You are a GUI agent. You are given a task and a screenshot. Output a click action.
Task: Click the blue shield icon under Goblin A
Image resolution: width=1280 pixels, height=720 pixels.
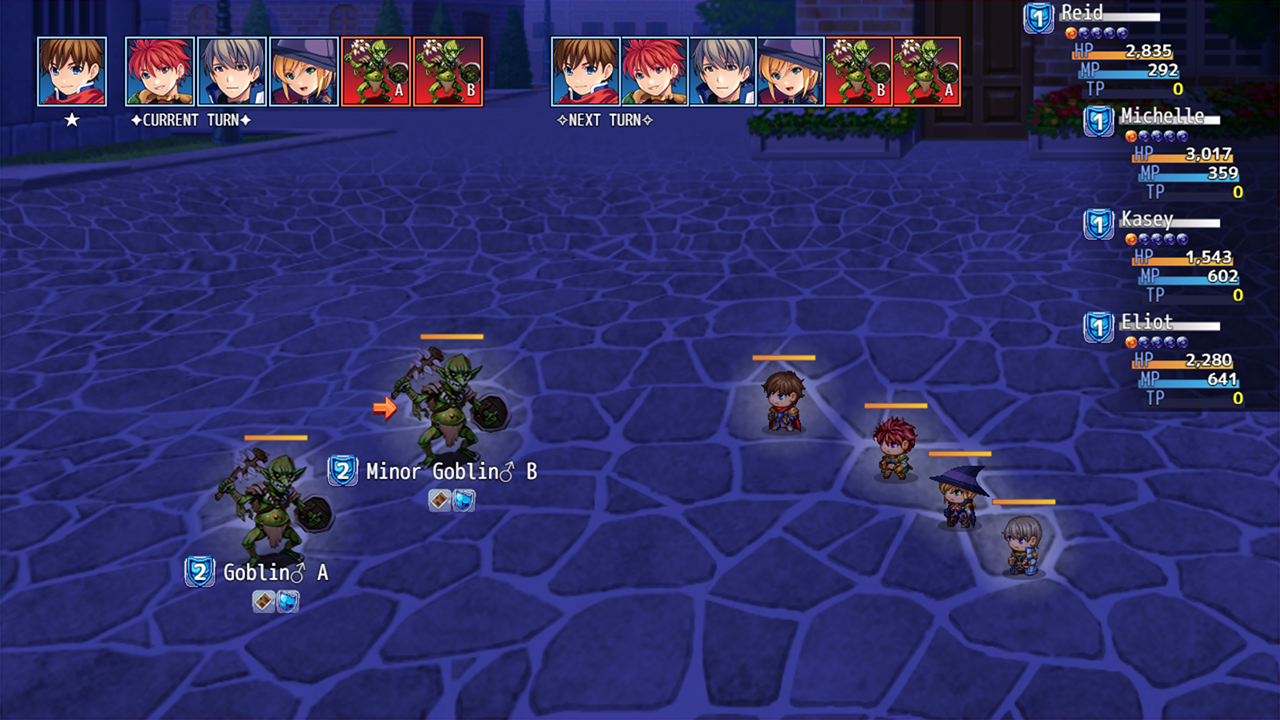click(288, 601)
